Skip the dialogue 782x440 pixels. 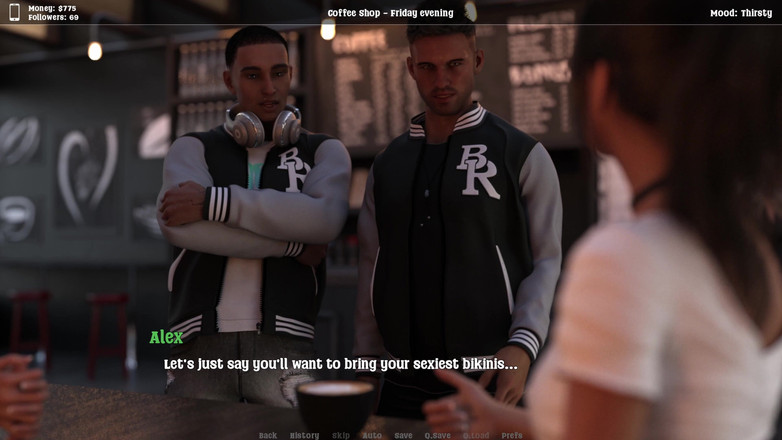[x=341, y=435]
